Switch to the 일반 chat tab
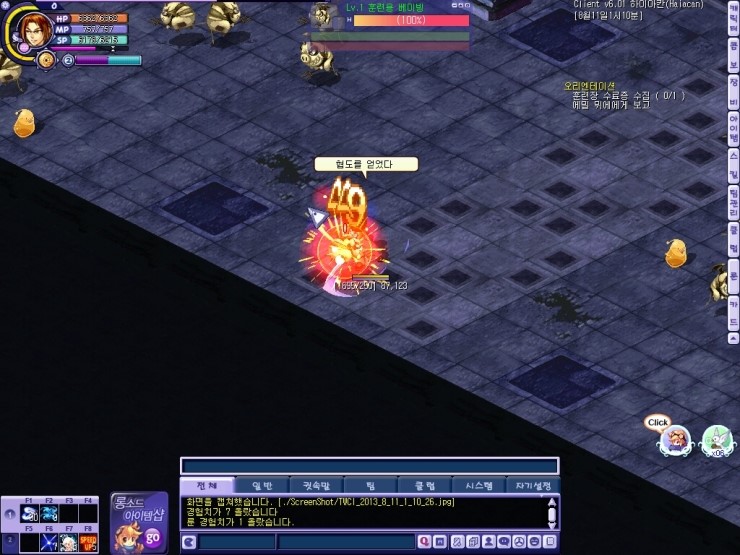 pos(261,485)
